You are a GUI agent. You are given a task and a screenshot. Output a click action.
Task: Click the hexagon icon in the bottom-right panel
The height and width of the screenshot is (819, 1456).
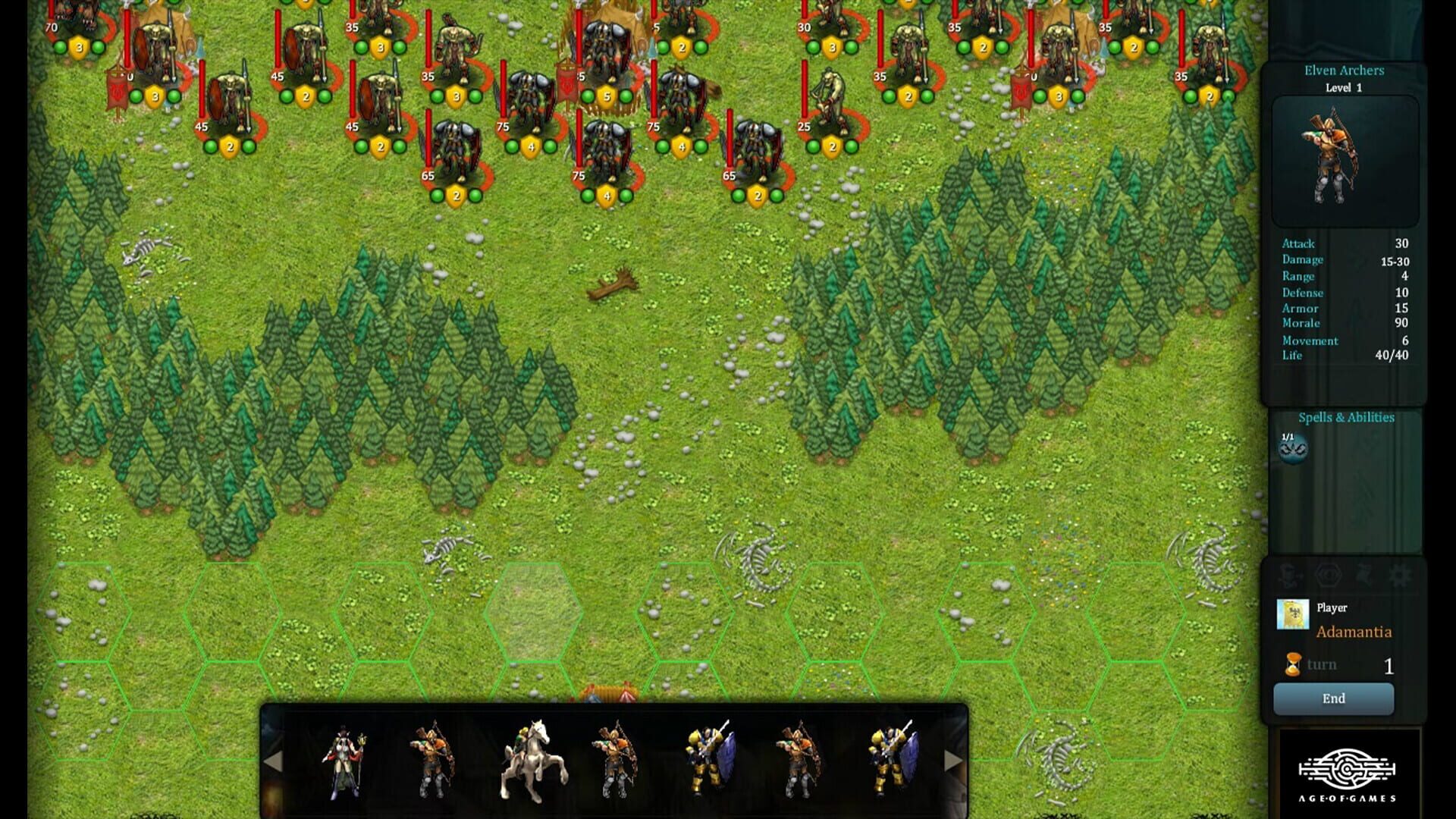(x=1329, y=575)
